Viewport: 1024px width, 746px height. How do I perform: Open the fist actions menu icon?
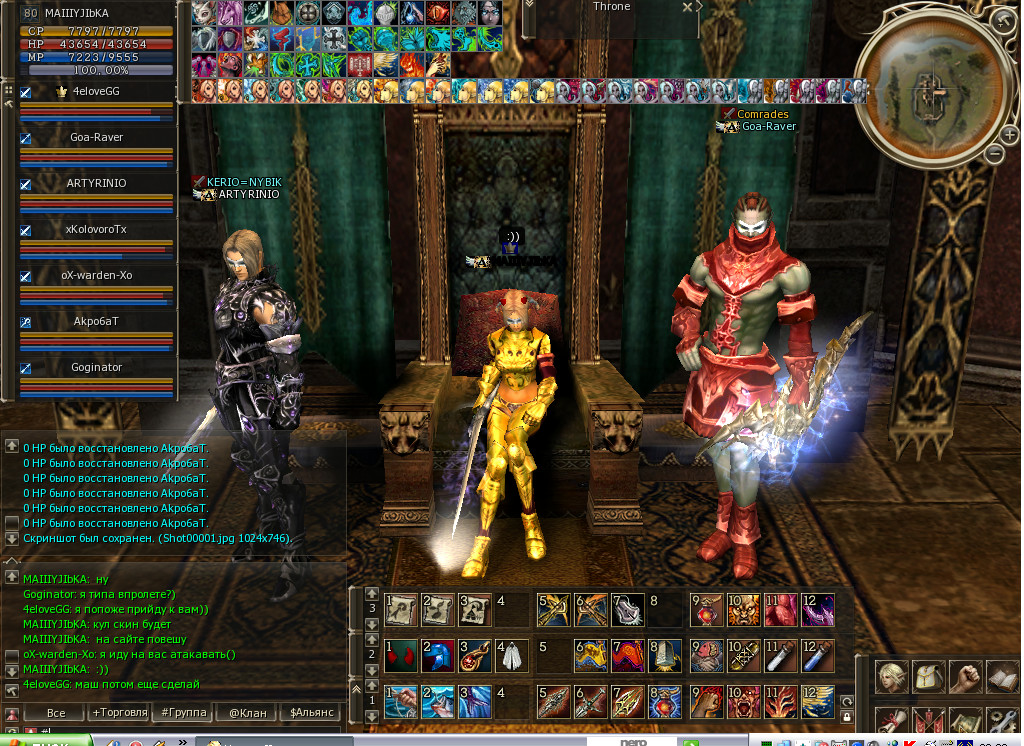click(x=966, y=677)
